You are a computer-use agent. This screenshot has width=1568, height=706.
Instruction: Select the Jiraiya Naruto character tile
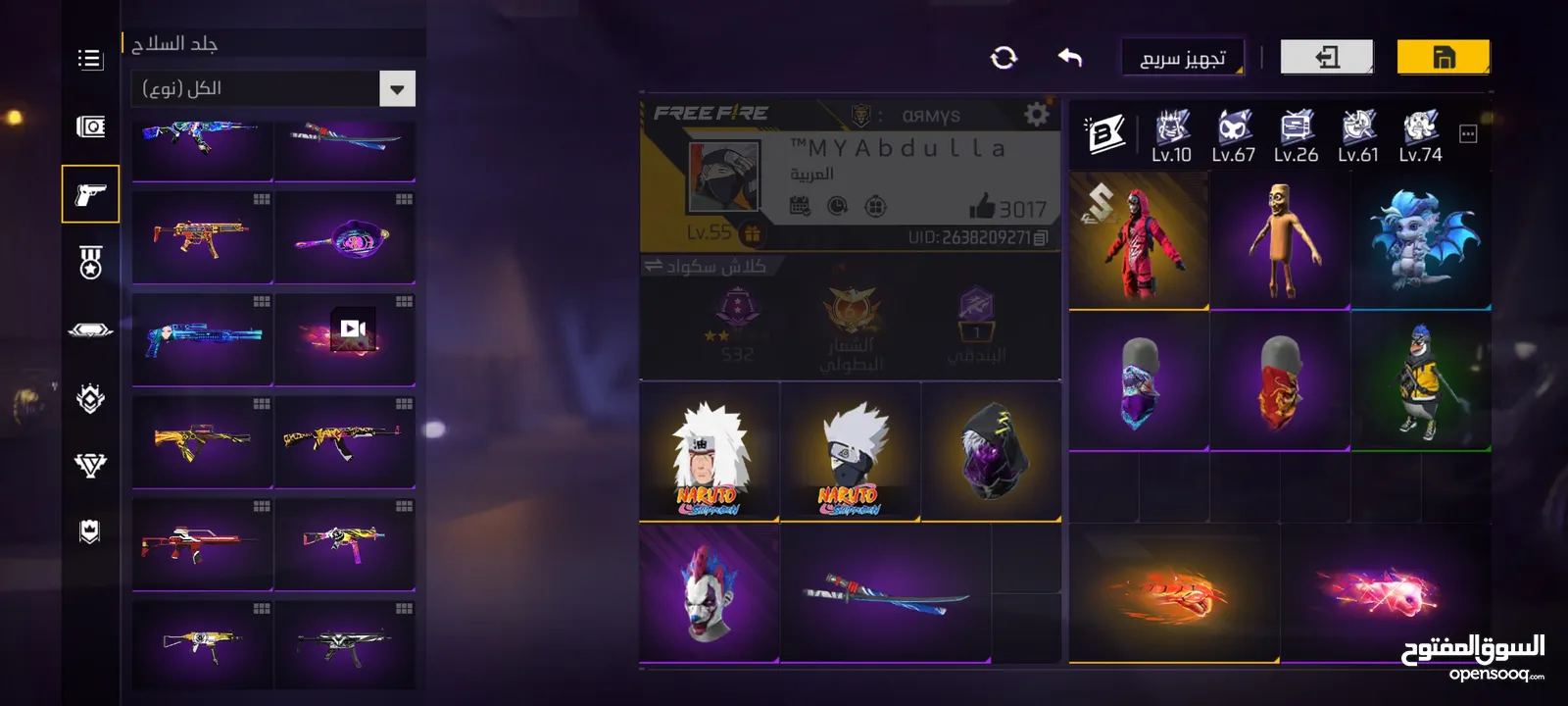coord(709,451)
